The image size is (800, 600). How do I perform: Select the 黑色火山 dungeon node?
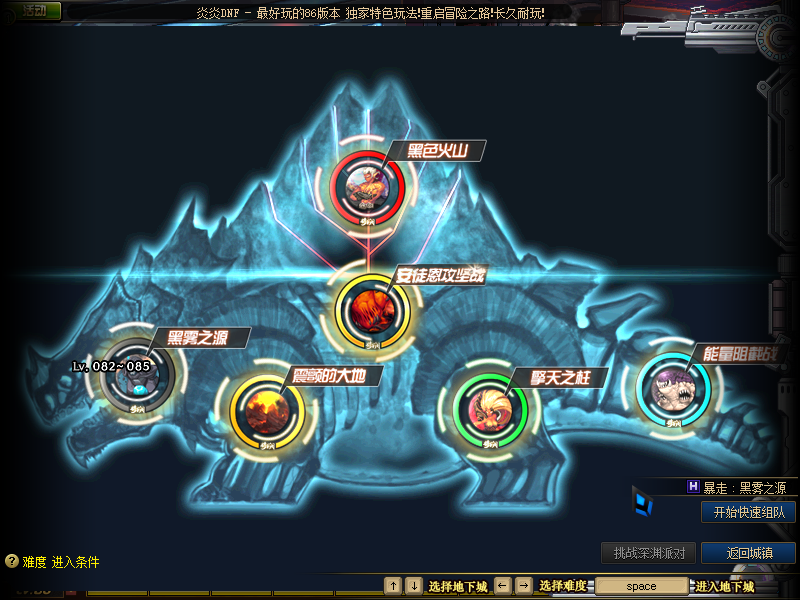click(367, 185)
